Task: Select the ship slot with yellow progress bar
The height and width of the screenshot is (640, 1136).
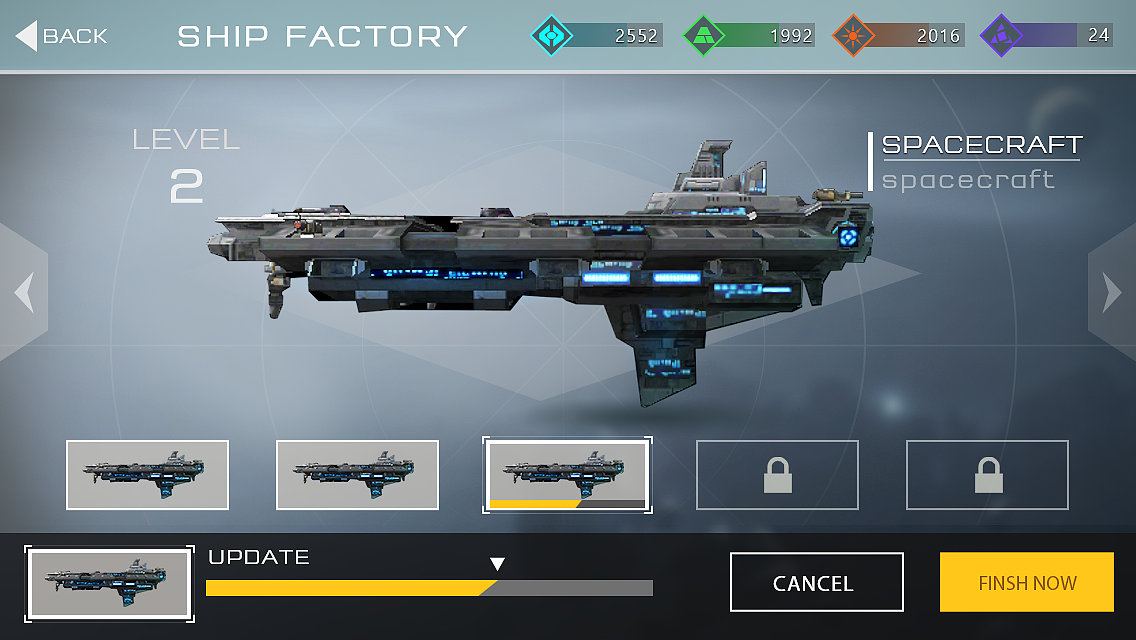Action: (567, 474)
